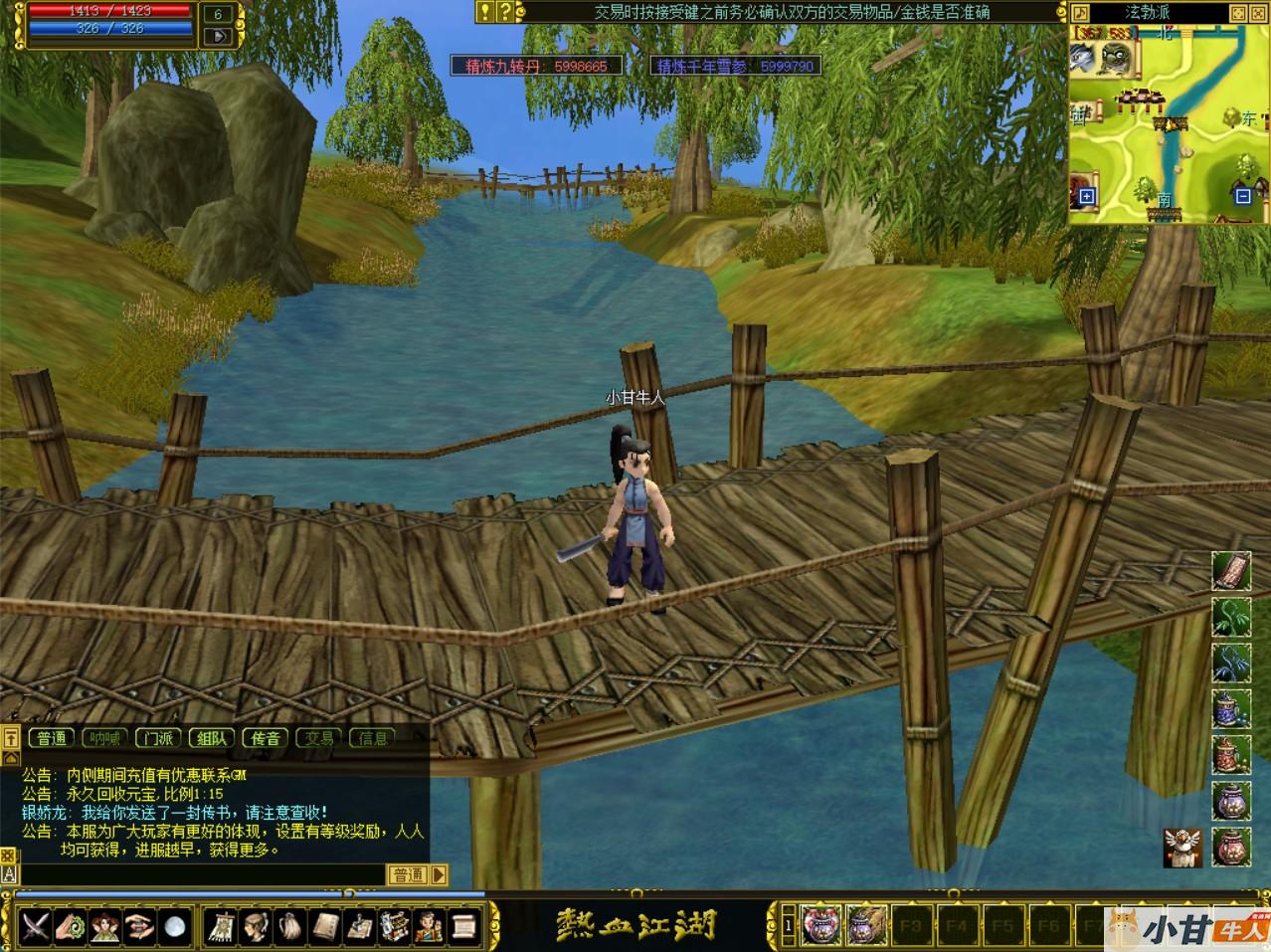Screen dimensions: 1271x952
Task: Switch to the 普通 chat tab
Action: click(52, 738)
